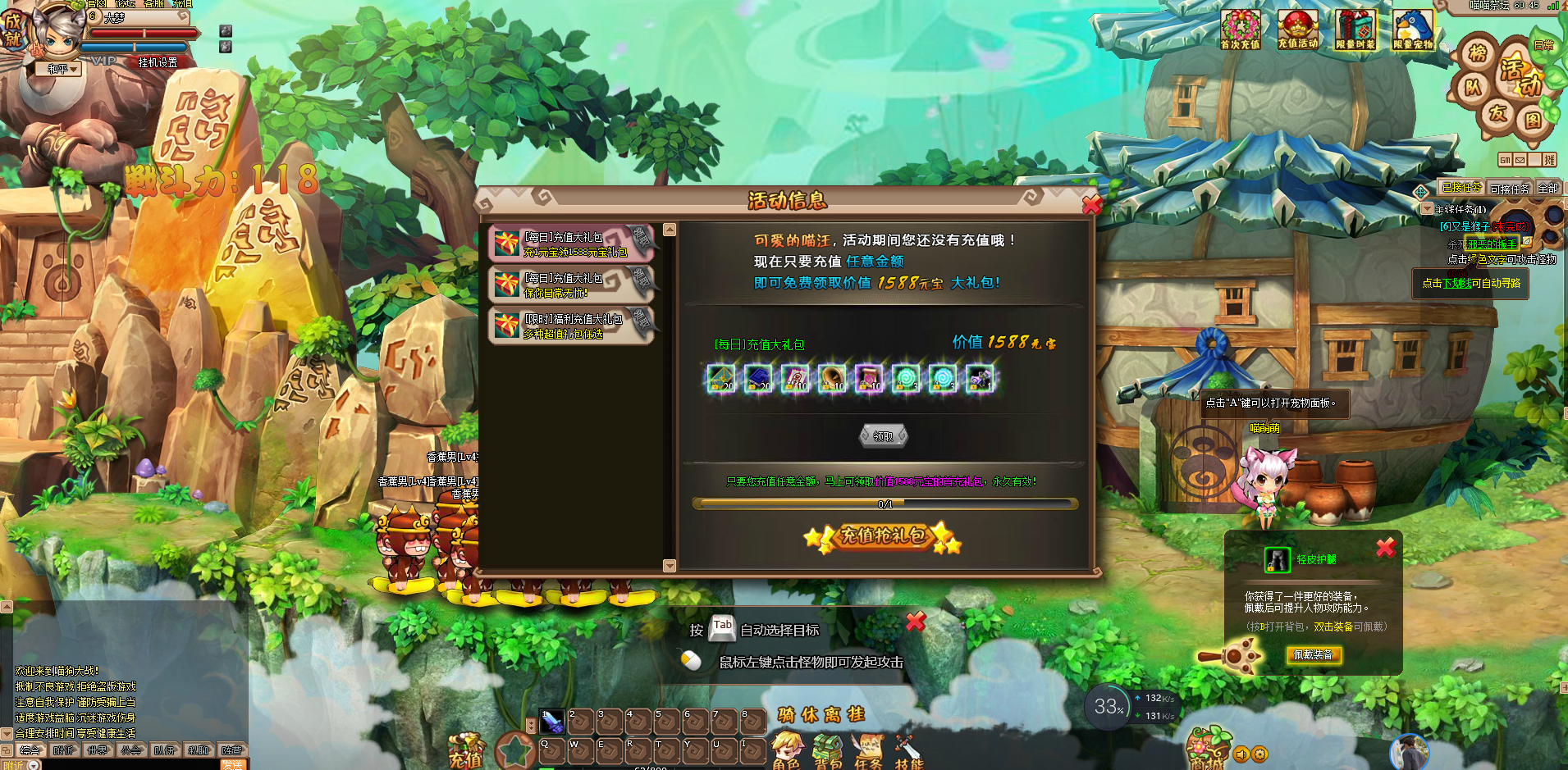The width and height of the screenshot is (1568, 770).
Task: Close the 活动信息 event window
Action: point(1091,205)
